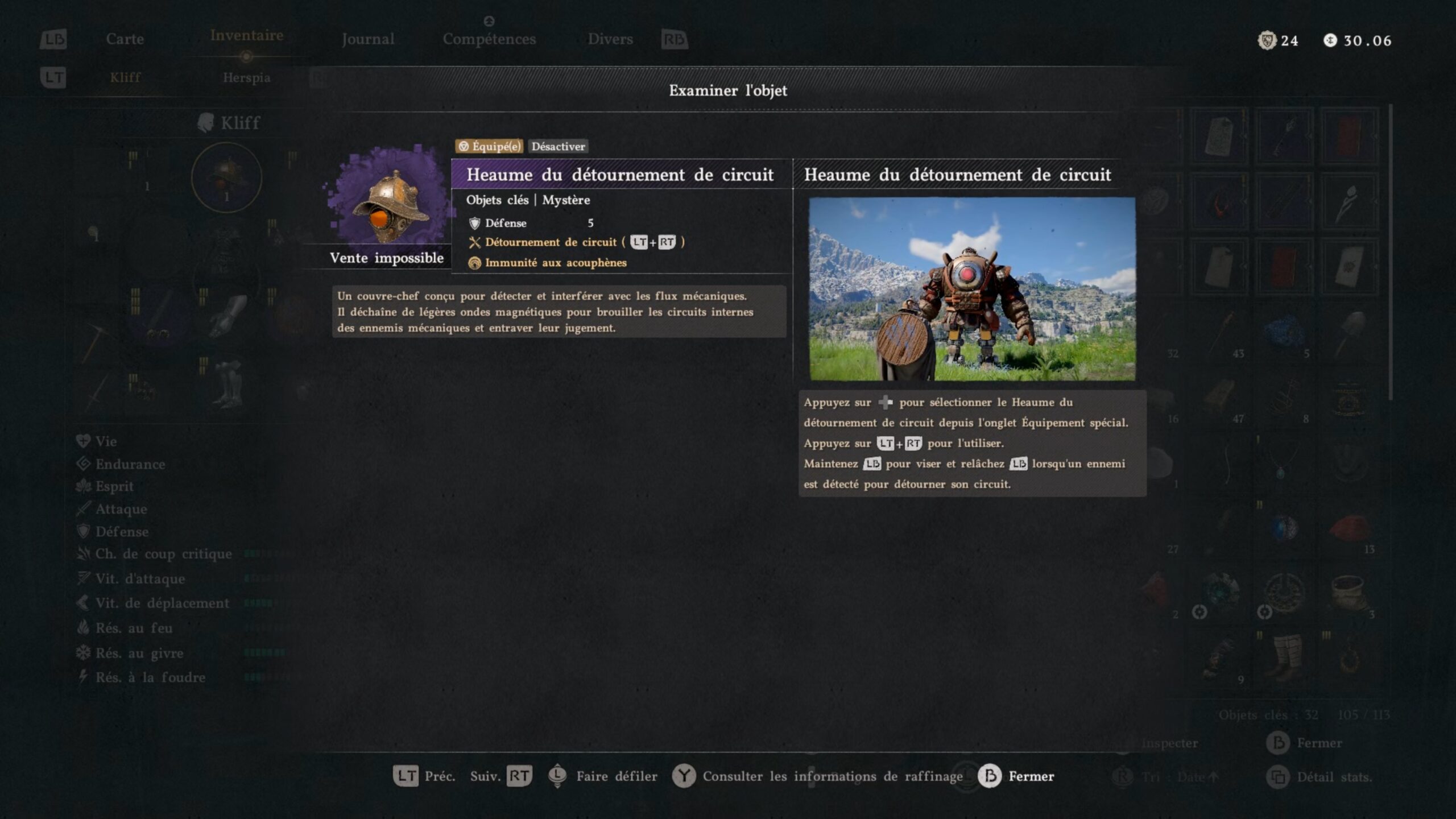Open the Carte tab
1456x819 pixels.
[125, 39]
